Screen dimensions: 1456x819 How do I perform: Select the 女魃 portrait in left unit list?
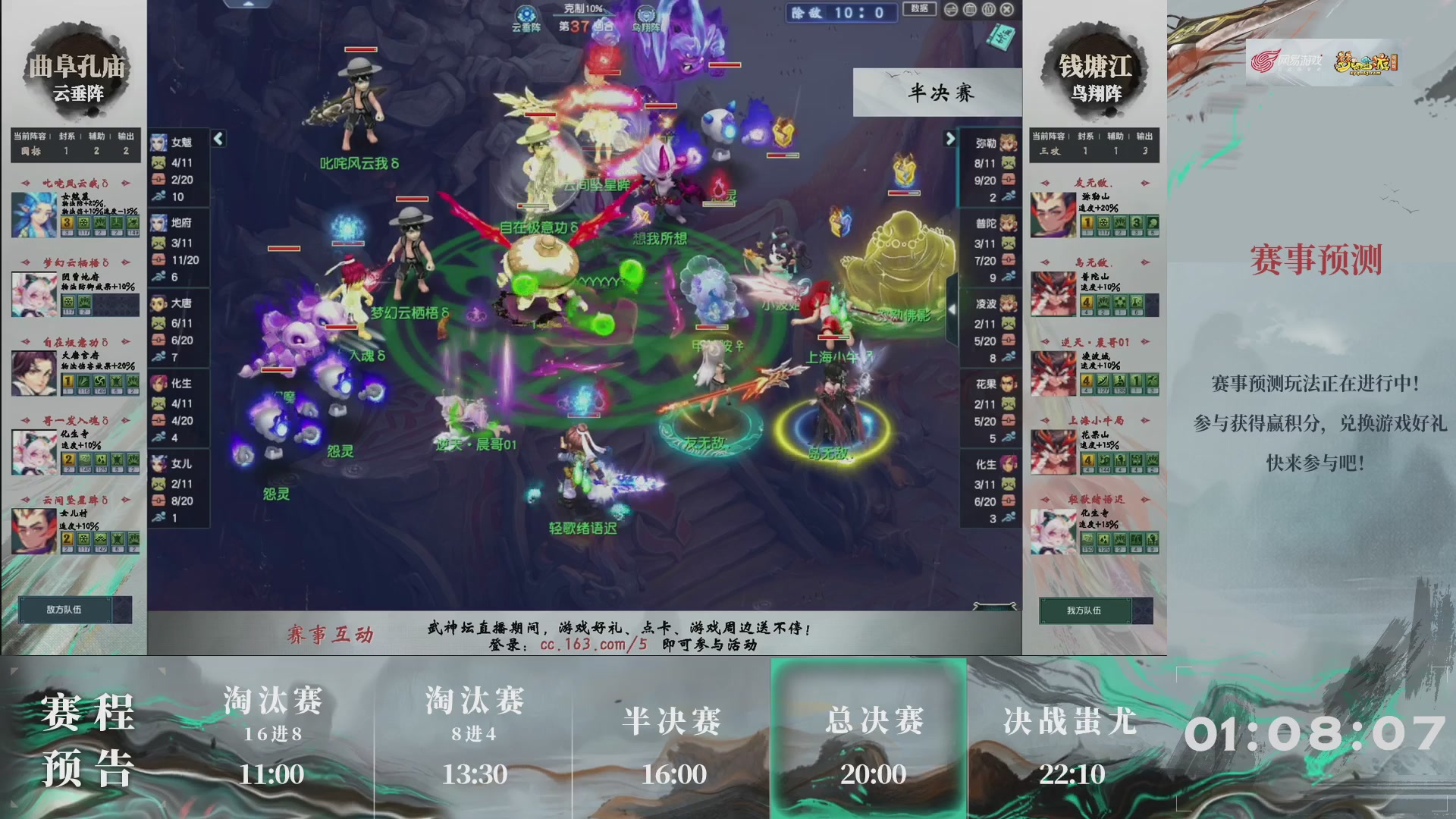162,143
